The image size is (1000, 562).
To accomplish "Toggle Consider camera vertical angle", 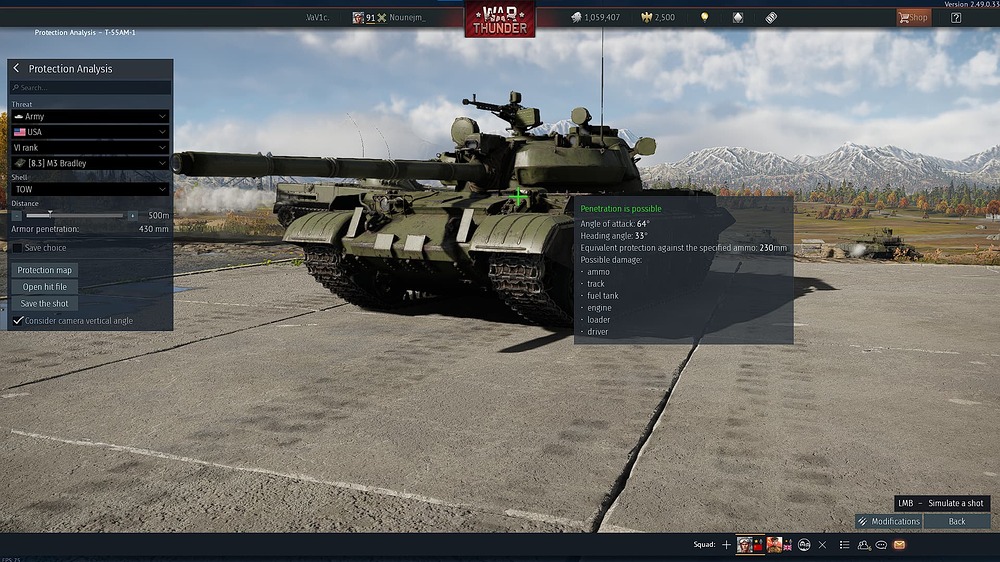I will pyautogui.click(x=18, y=321).
